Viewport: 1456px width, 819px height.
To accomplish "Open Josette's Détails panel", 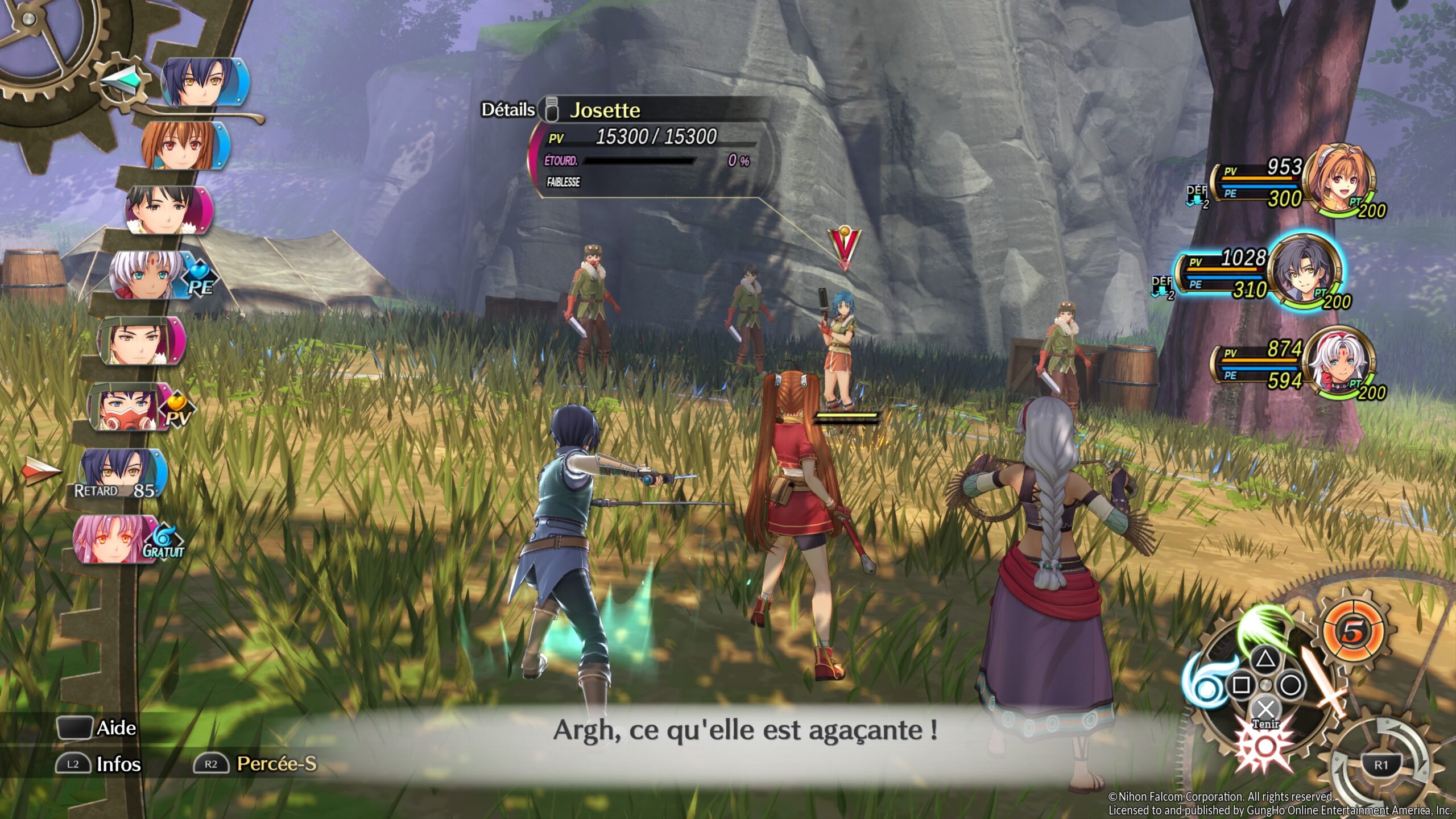I will [x=508, y=109].
